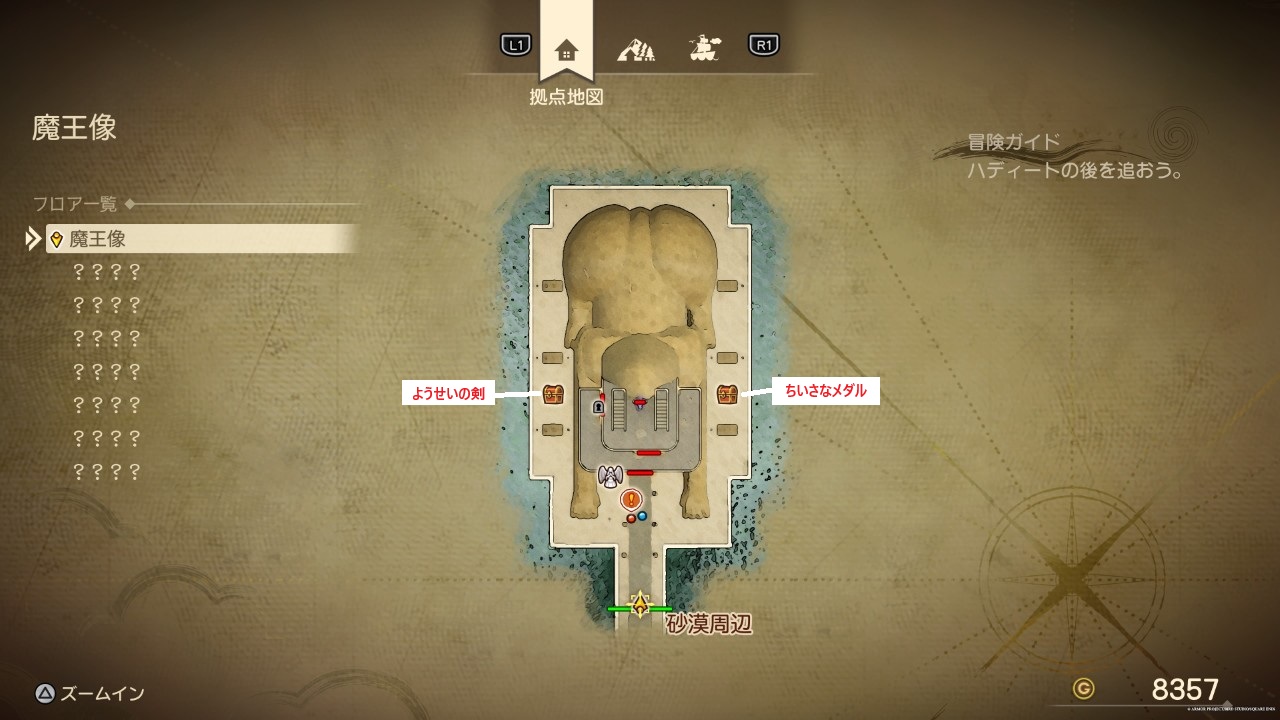Viewport: 1280px width, 720px height.
Task: Switch to the ship world map tab
Action: (705, 47)
